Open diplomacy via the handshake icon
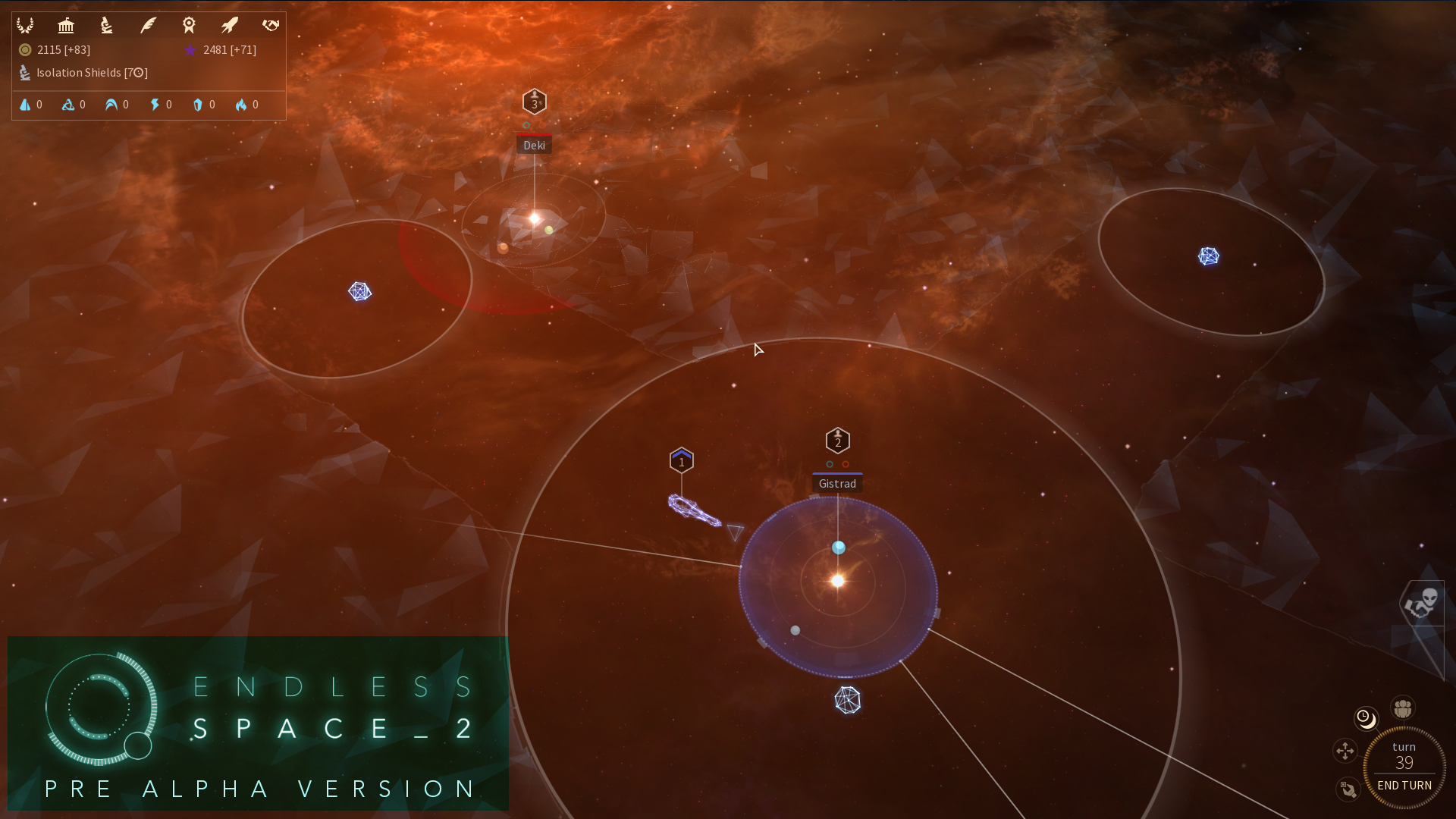 270,25
